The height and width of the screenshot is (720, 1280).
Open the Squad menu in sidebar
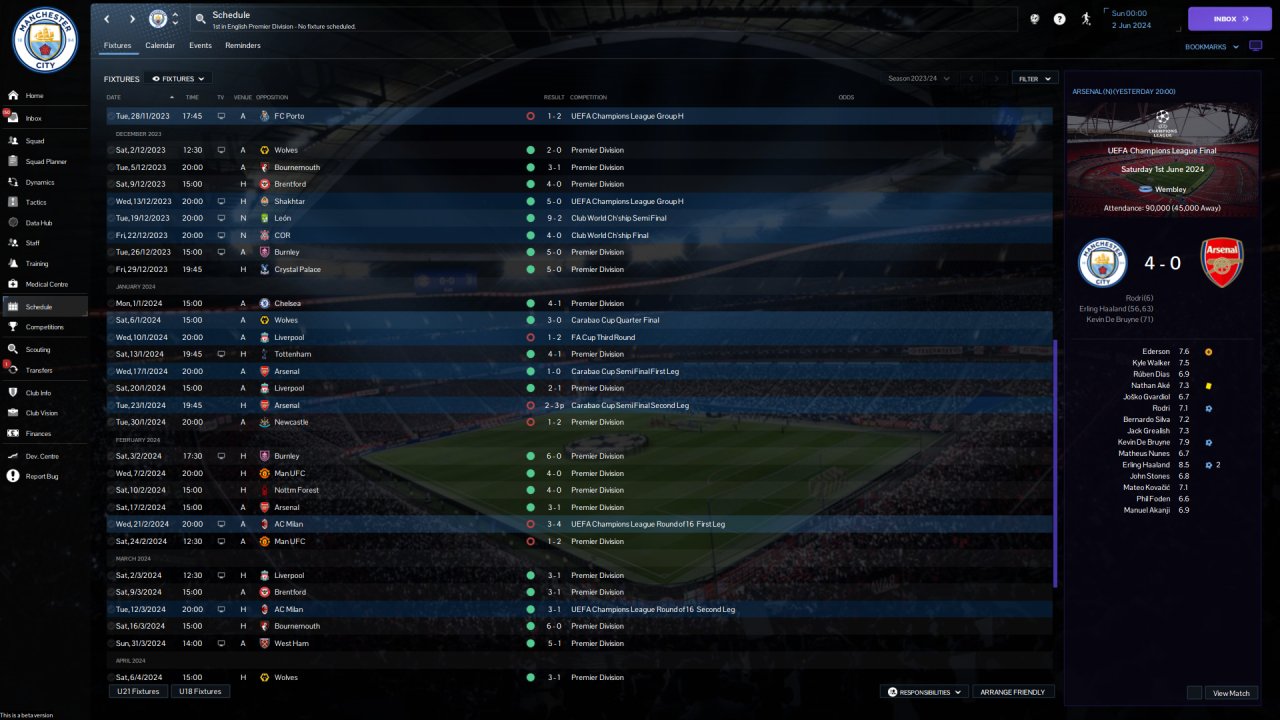pos(35,142)
